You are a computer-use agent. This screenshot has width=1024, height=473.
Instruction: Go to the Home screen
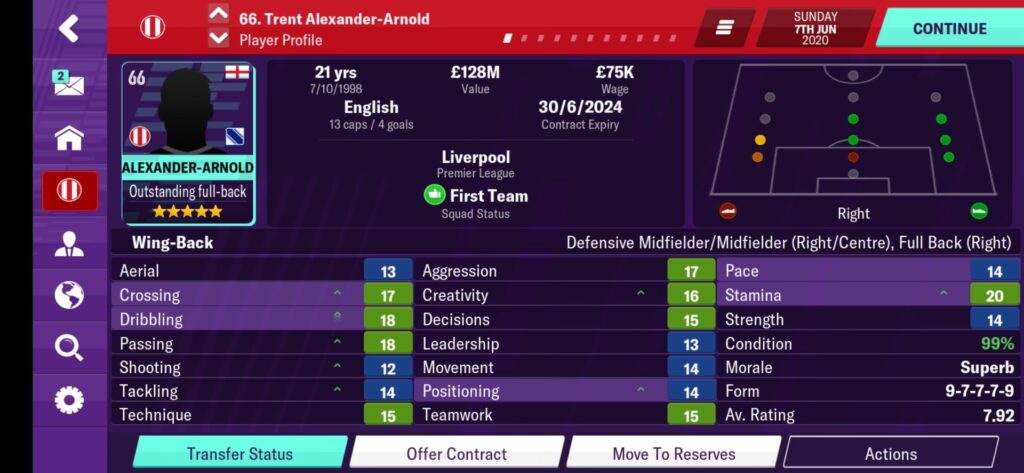(x=68, y=138)
